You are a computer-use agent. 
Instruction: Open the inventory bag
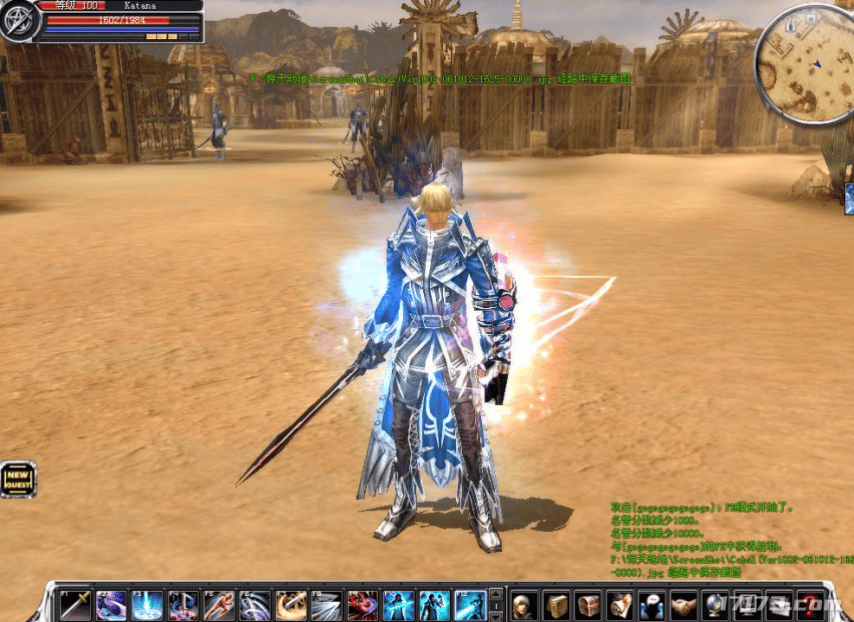tap(556, 605)
